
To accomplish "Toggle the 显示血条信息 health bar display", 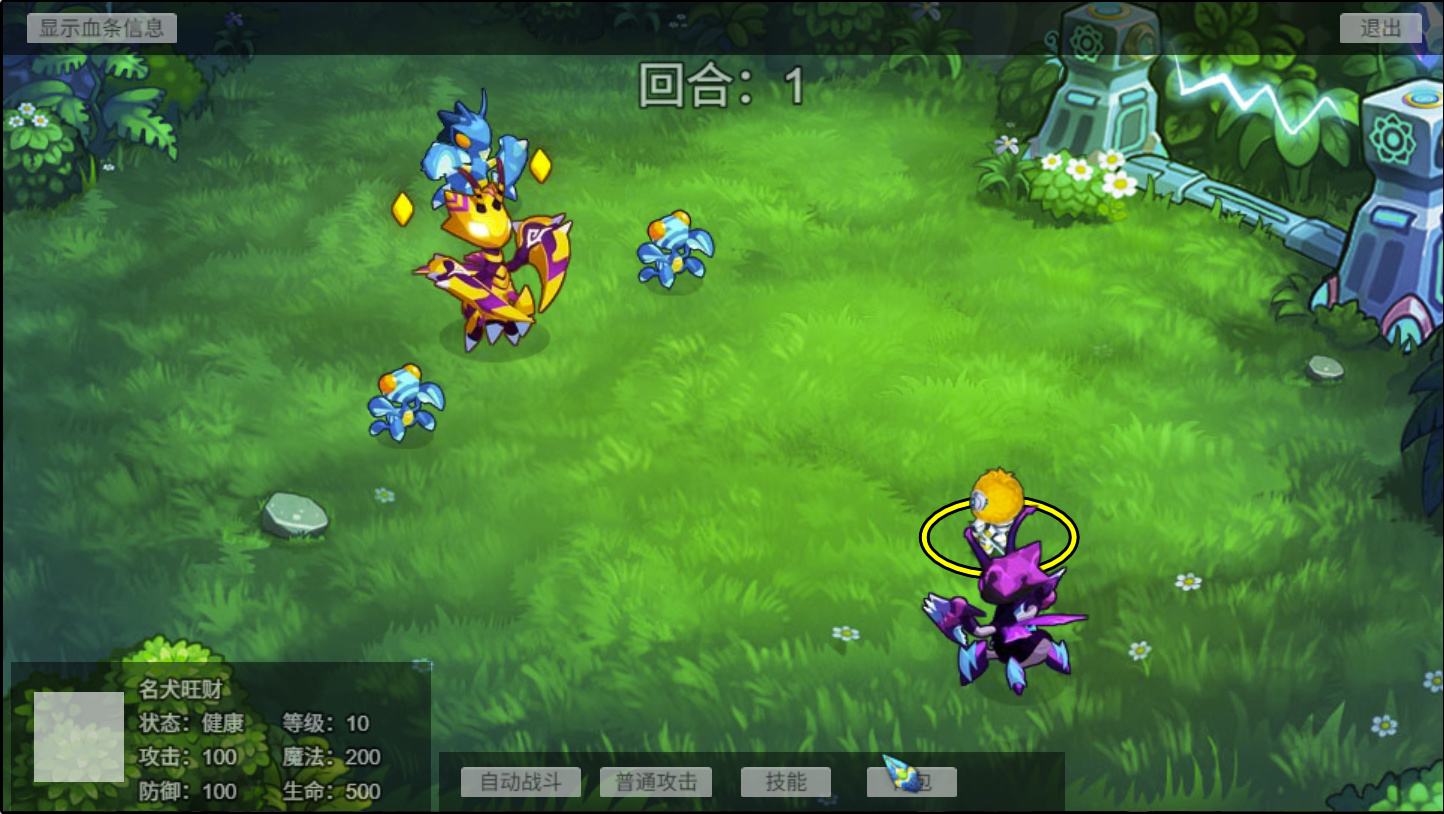I will point(102,28).
